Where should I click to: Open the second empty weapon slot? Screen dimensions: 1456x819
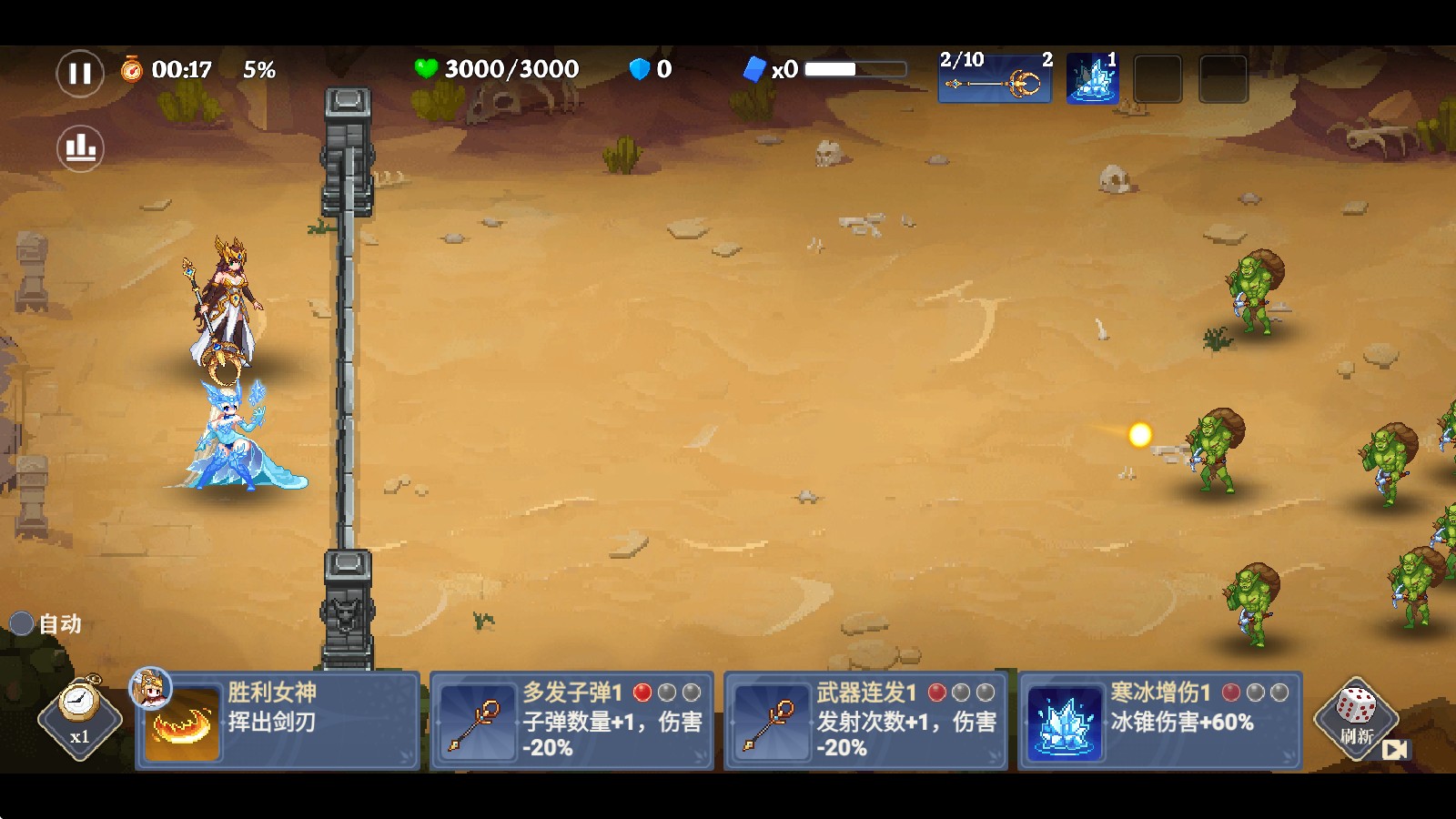(1223, 79)
